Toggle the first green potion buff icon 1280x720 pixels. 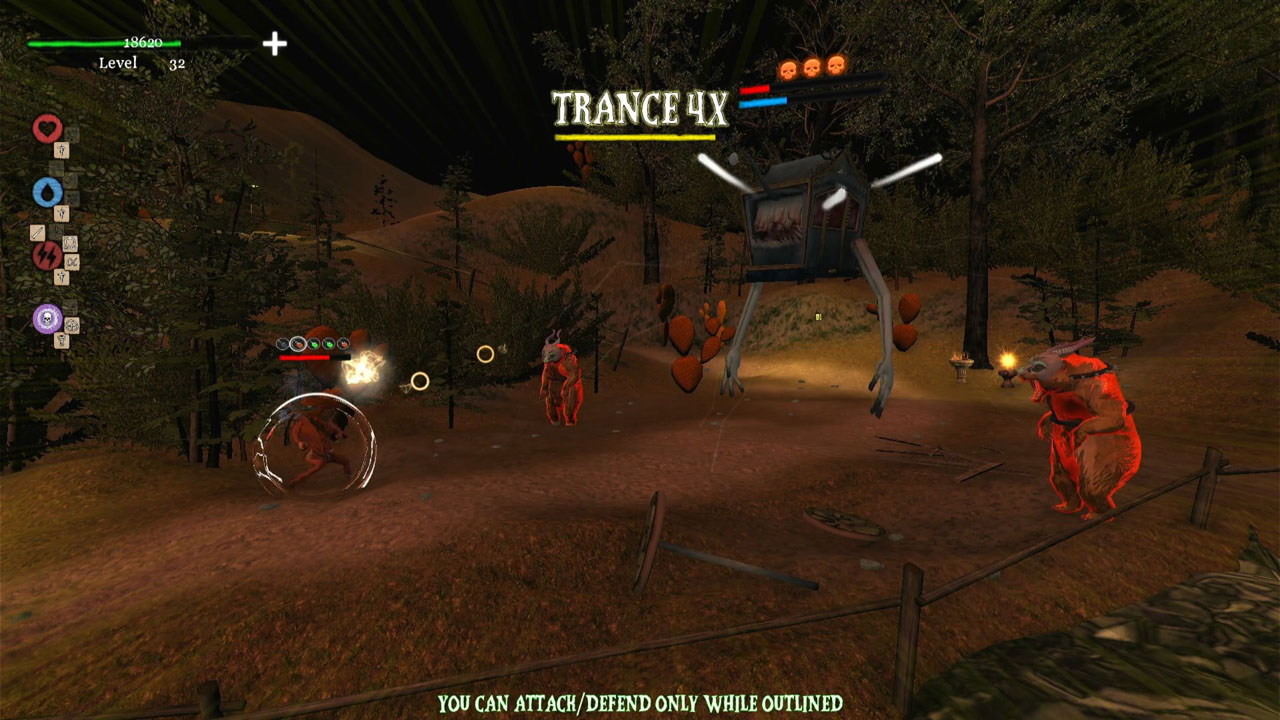click(x=313, y=344)
